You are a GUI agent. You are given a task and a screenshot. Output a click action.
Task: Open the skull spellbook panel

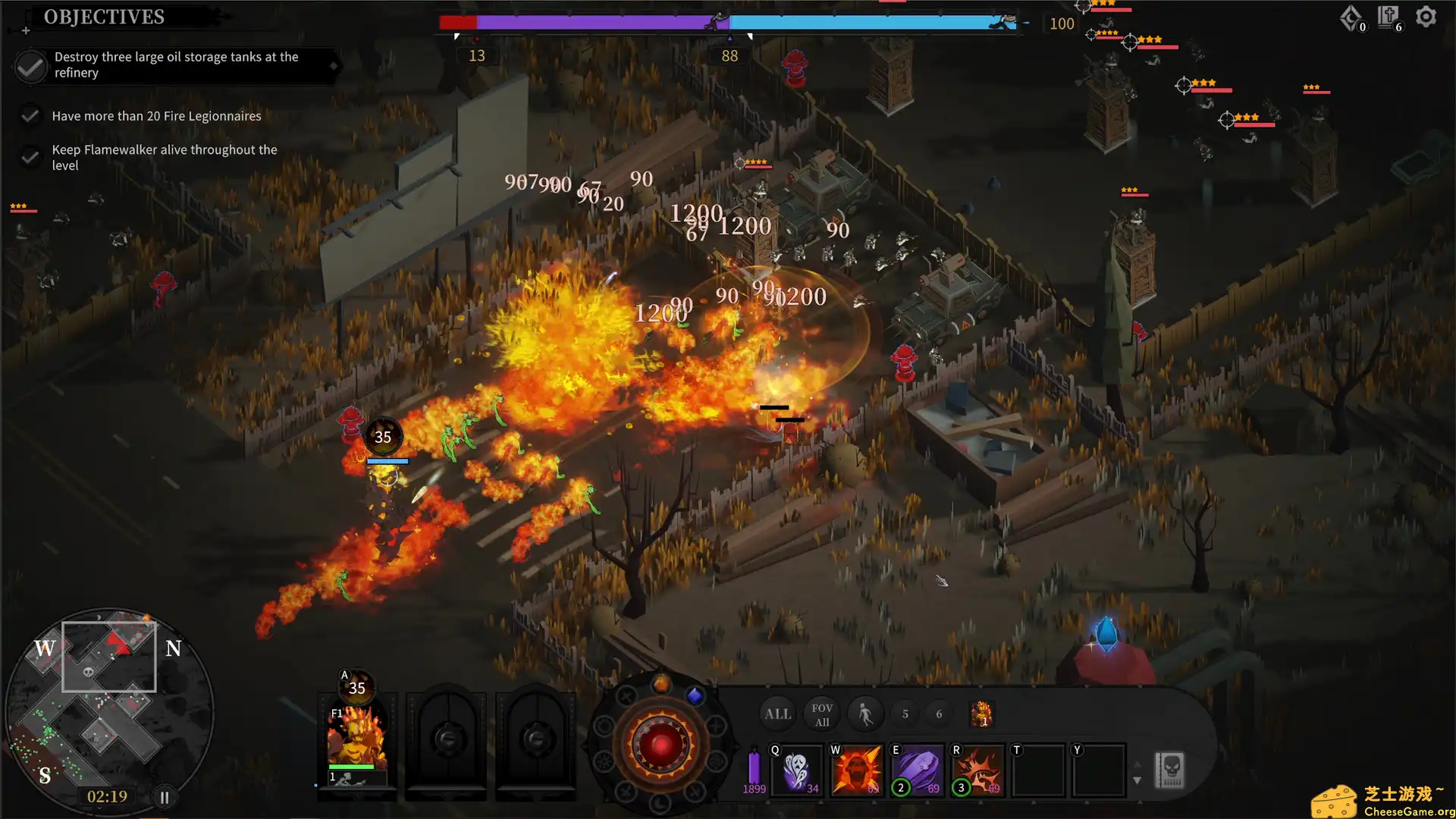pyautogui.click(x=1170, y=770)
